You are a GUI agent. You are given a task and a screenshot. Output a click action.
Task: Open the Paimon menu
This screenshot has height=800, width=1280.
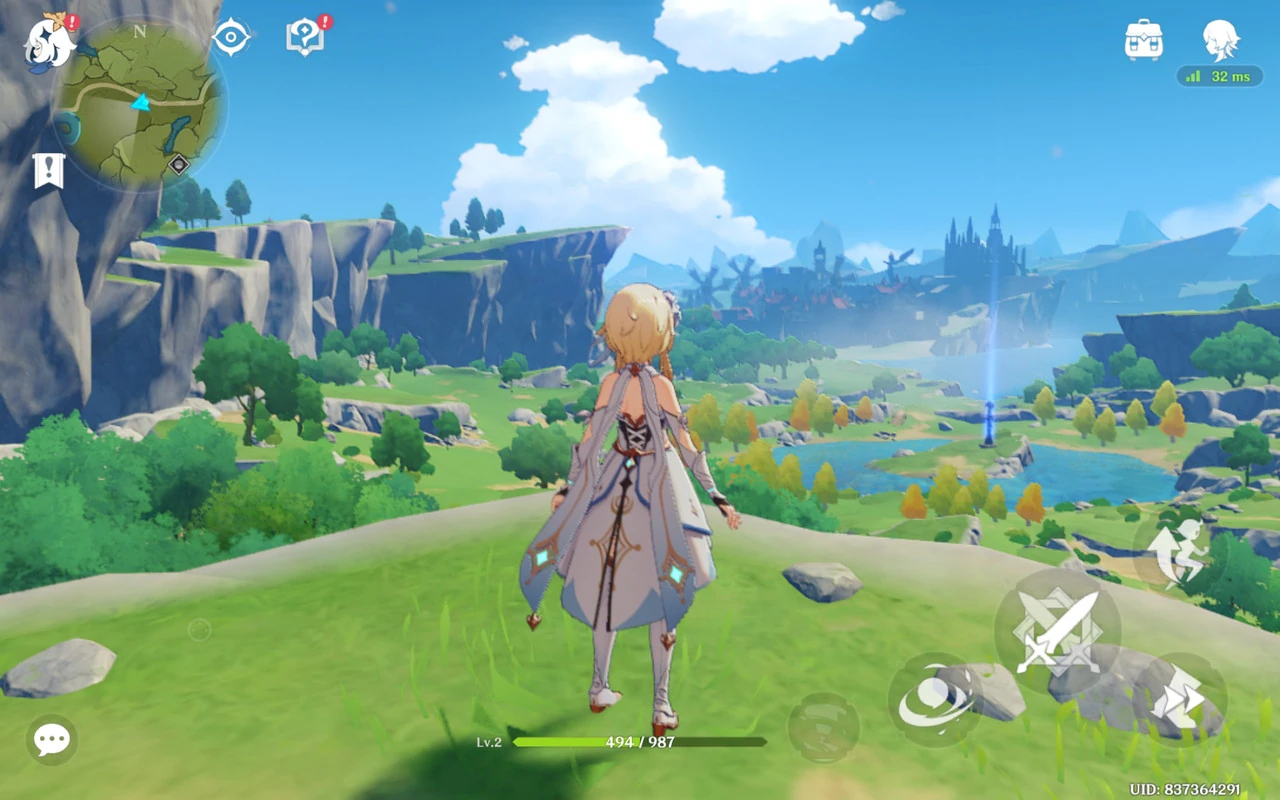pyautogui.click(x=48, y=40)
